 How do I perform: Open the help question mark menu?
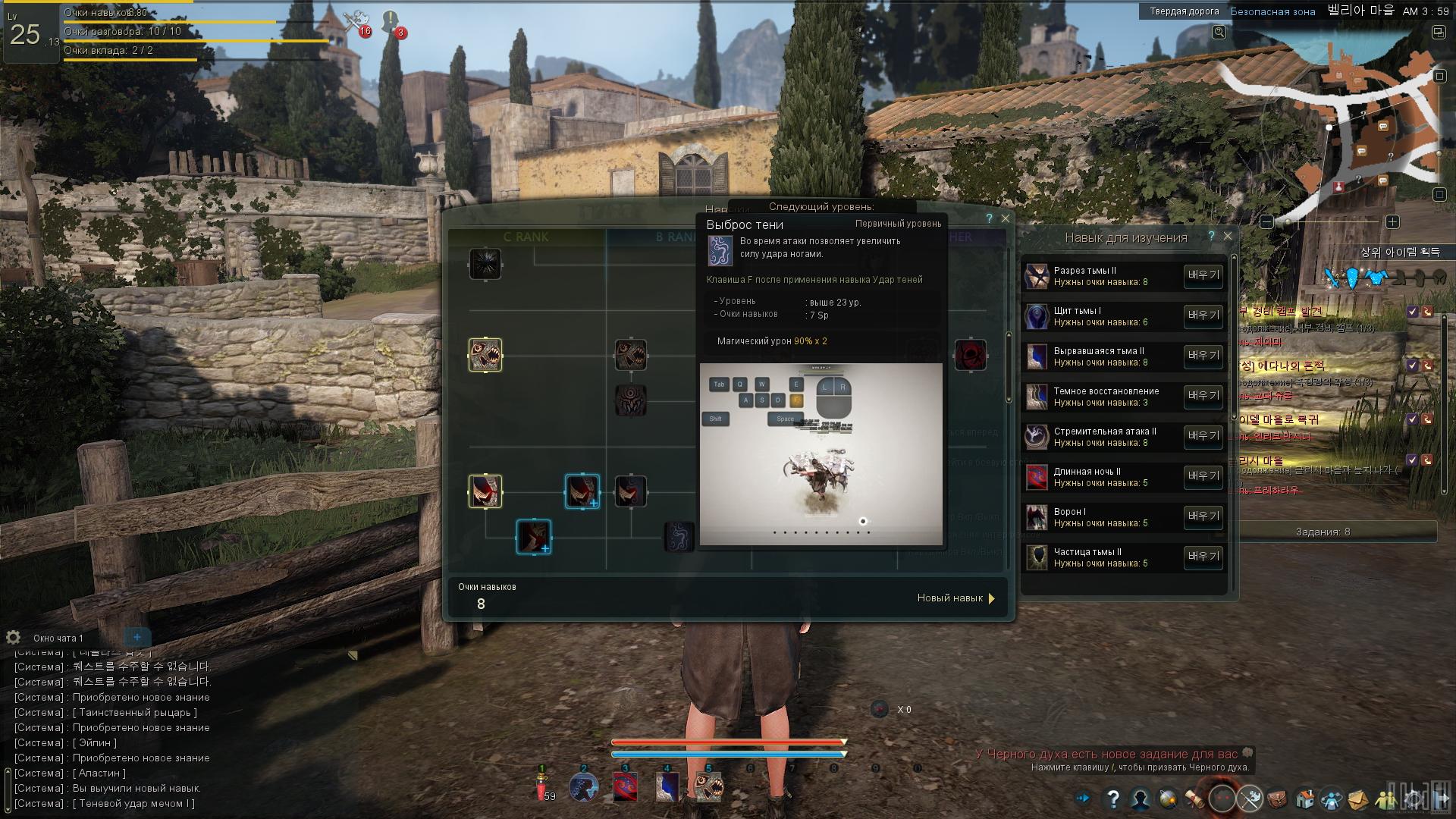pyautogui.click(x=1112, y=799)
